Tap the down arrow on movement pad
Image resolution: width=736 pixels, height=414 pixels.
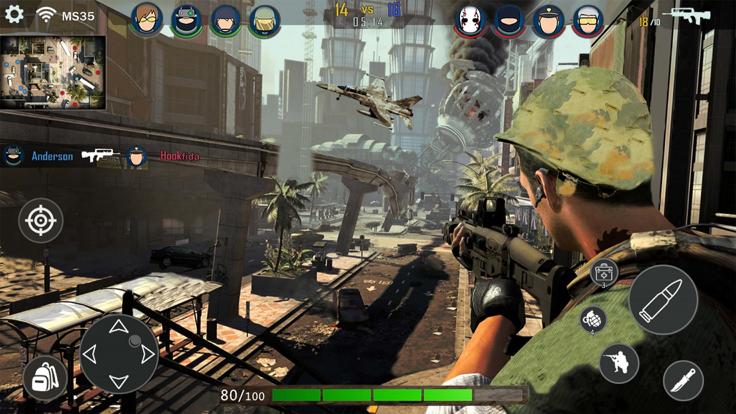[118, 381]
